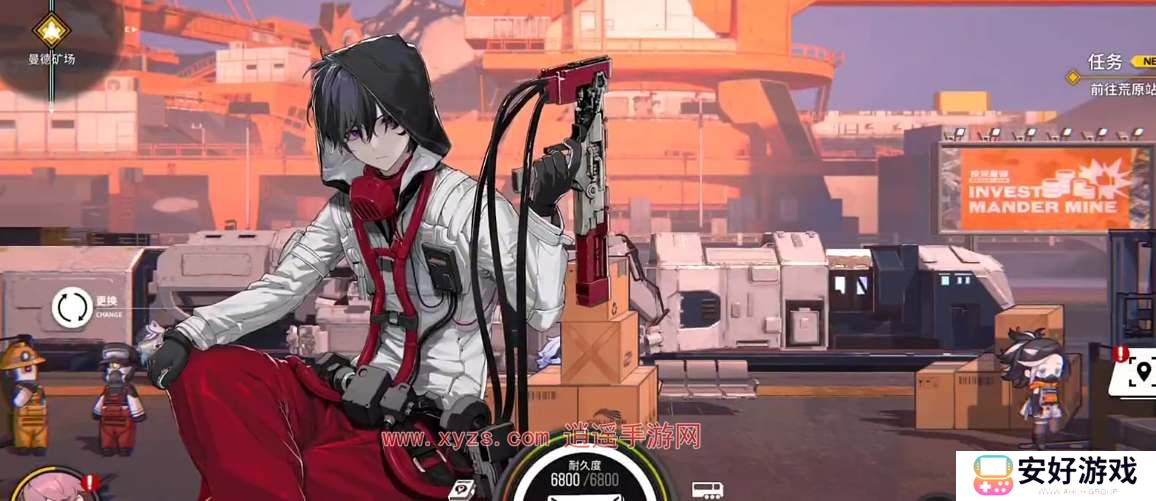Click the Change character swap button
The height and width of the screenshot is (501, 1156).
pyautogui.click(x=73, y=307)
